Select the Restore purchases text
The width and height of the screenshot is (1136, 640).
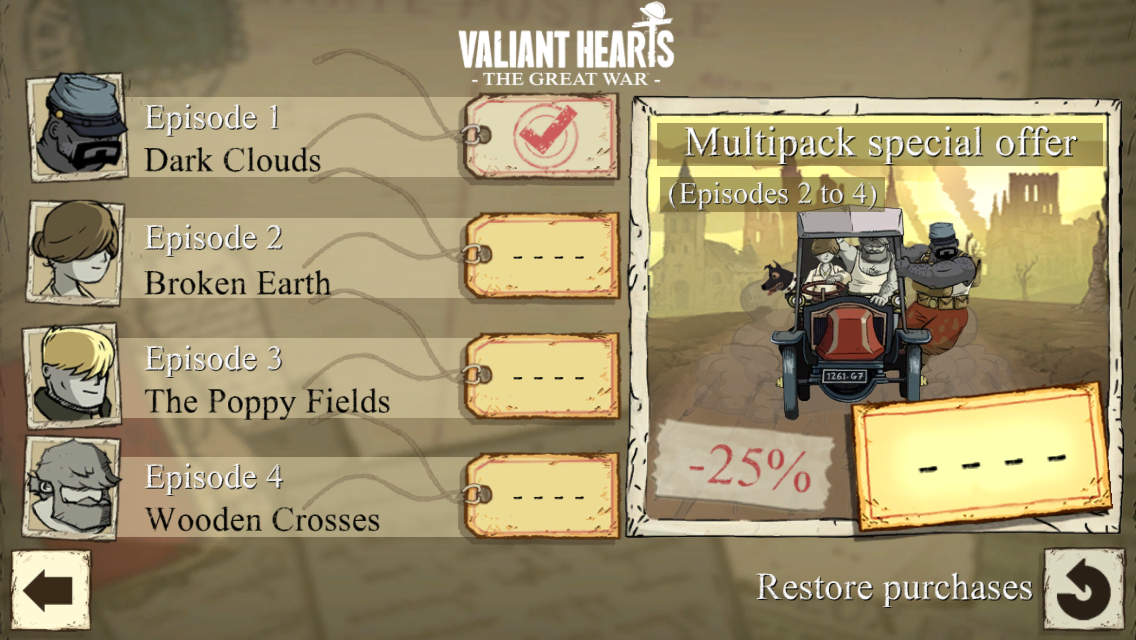pos(894,587)
